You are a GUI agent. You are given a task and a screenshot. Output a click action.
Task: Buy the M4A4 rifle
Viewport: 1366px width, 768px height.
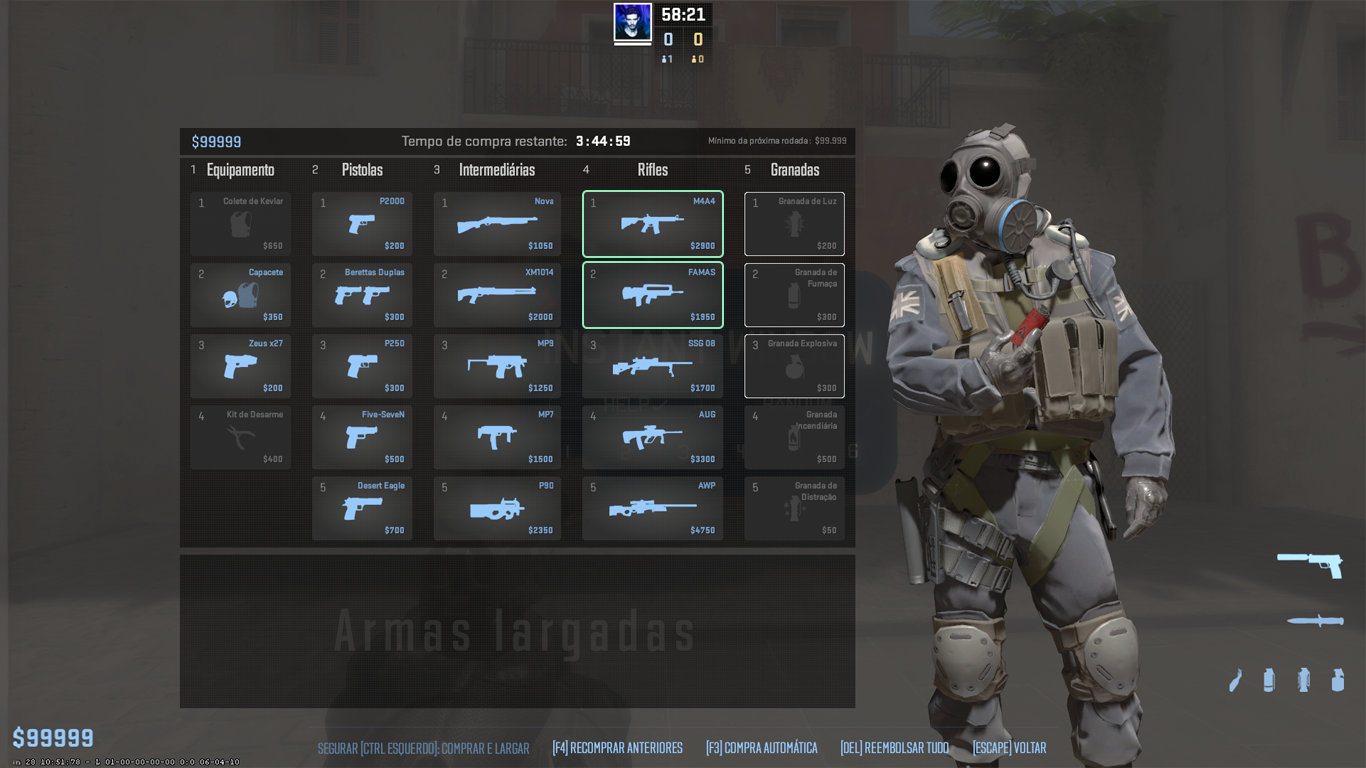click(651, 223)
